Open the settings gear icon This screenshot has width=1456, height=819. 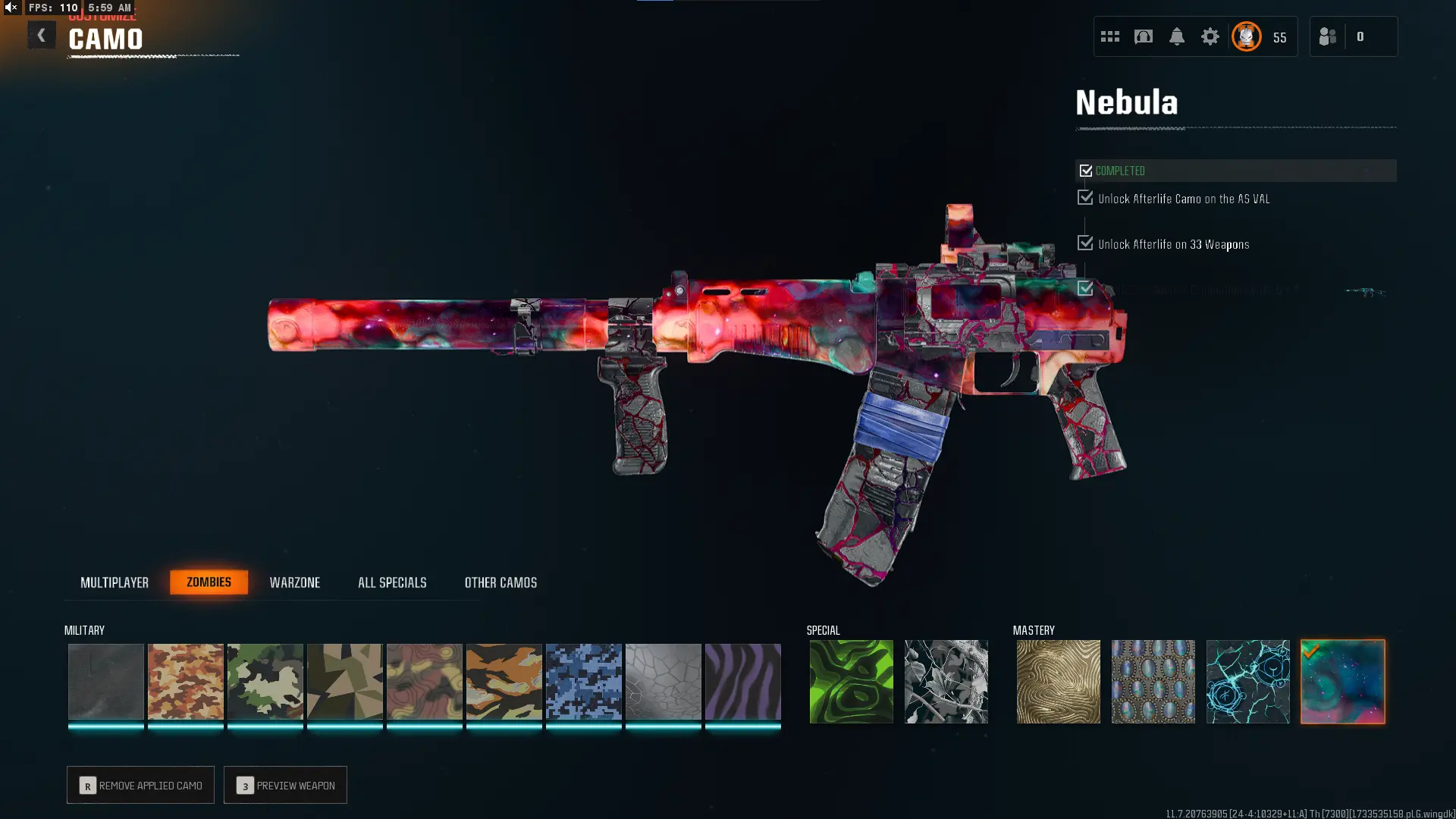(x=1210, y=36)
